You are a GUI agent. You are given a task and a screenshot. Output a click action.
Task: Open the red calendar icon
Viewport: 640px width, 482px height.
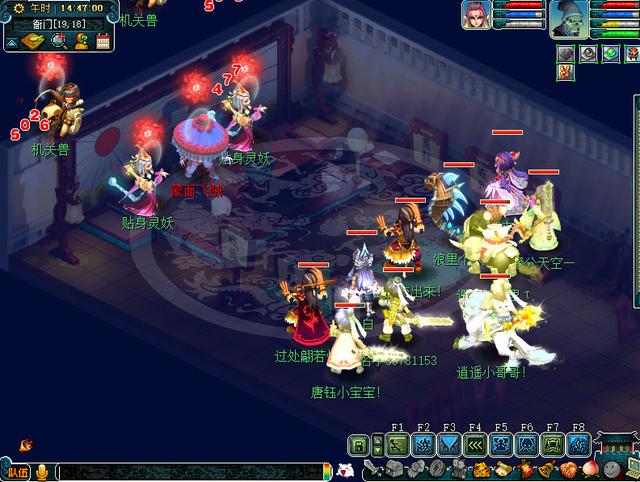102,41
